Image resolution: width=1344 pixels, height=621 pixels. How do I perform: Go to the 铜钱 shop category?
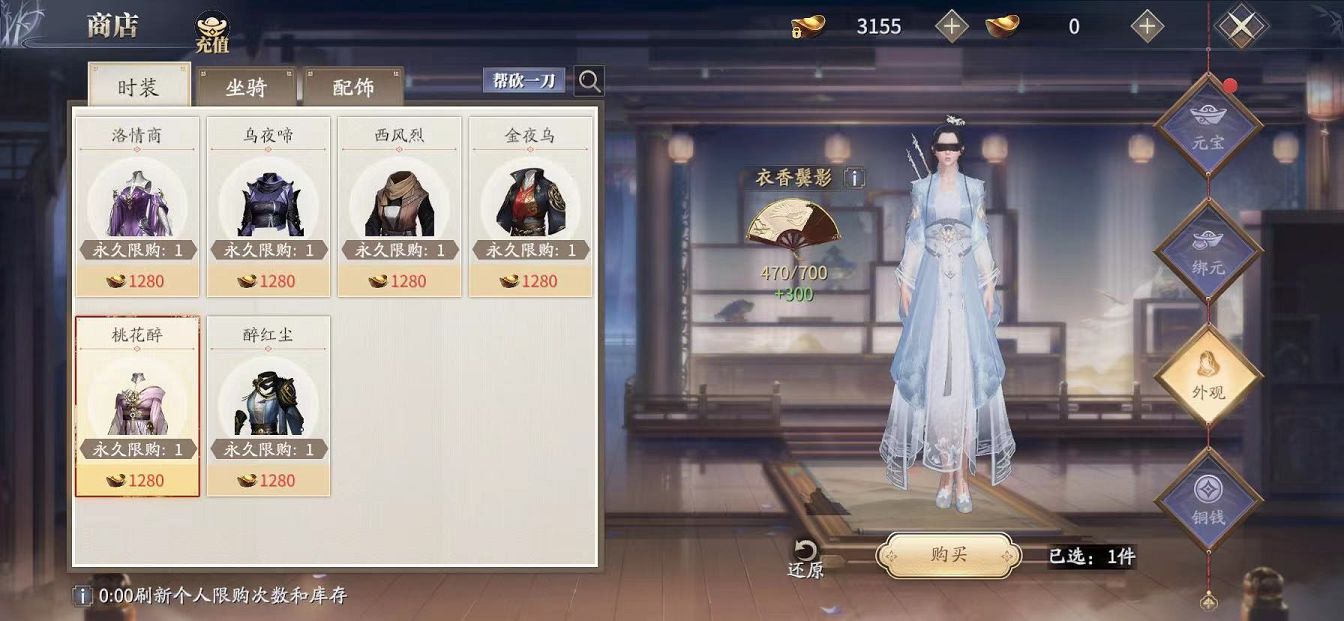(1208, 502)
